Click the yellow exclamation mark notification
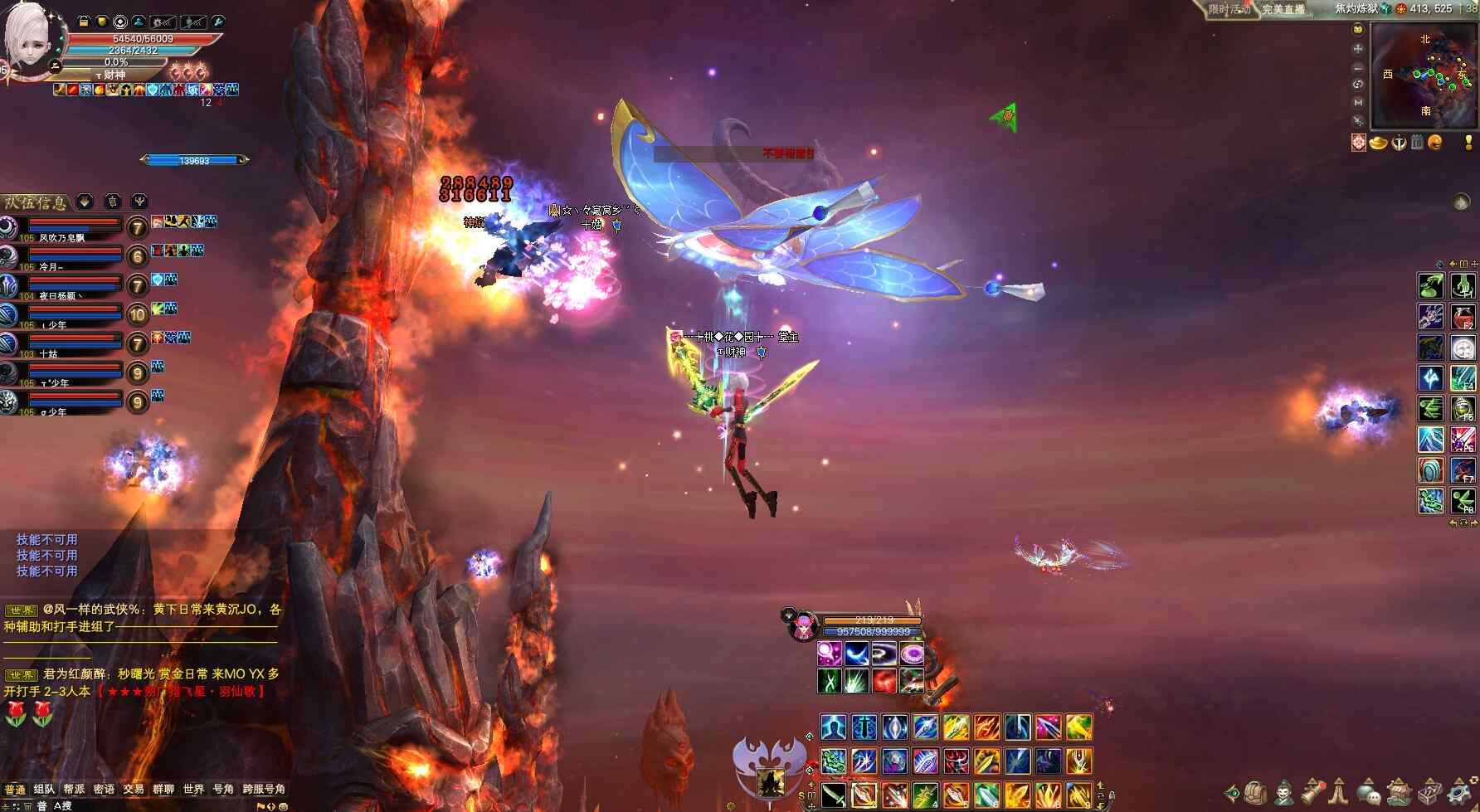 1468,143
